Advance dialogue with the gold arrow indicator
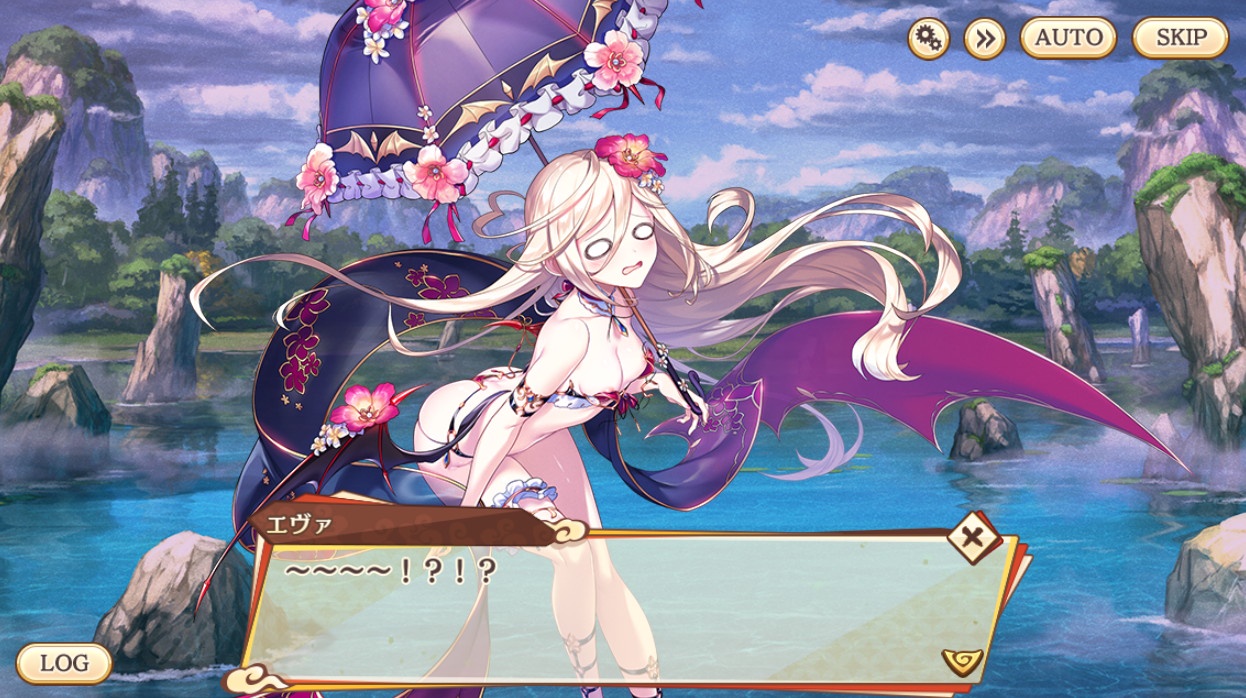Image resolution: width=1246 pixels, height=698 pixels. point(962,660)
